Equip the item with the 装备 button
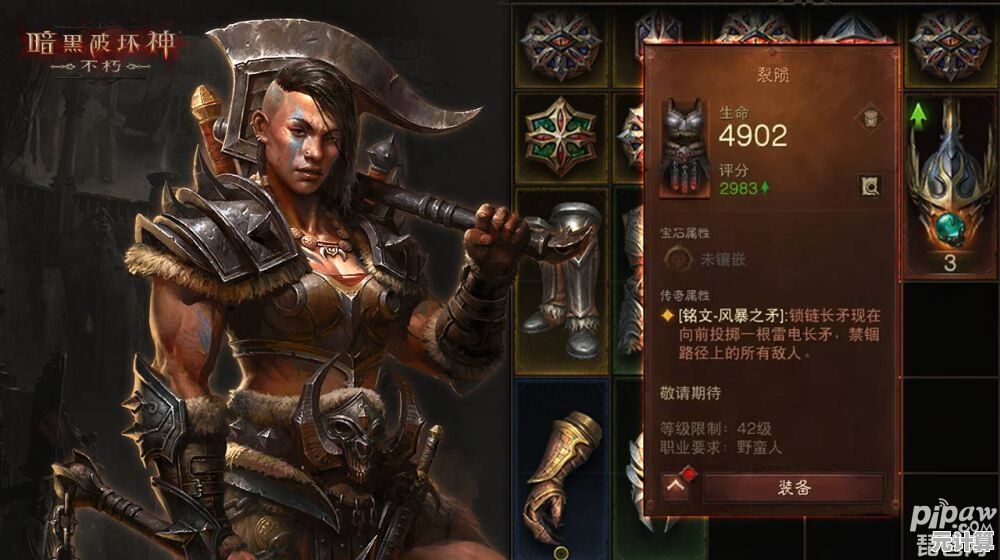The height and width of the screenshot is (560, 1000). 794,488
